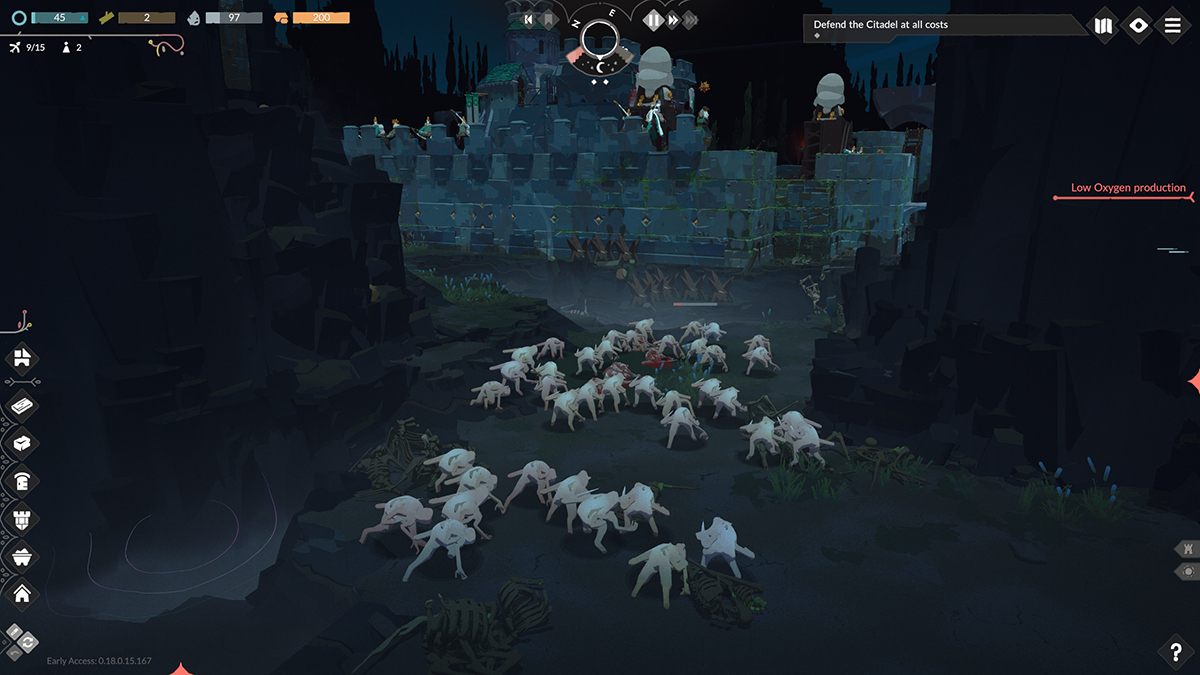1200x675 pixels.
Task: Open the folded map view
Action: pos(1104,25)
